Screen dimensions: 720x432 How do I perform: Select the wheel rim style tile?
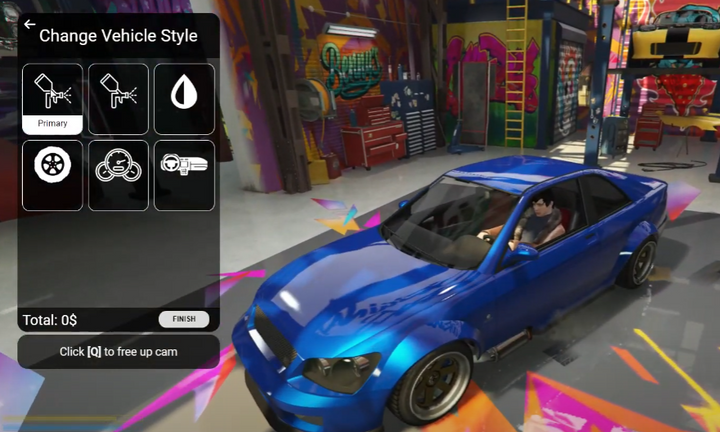tap(53, 175)
